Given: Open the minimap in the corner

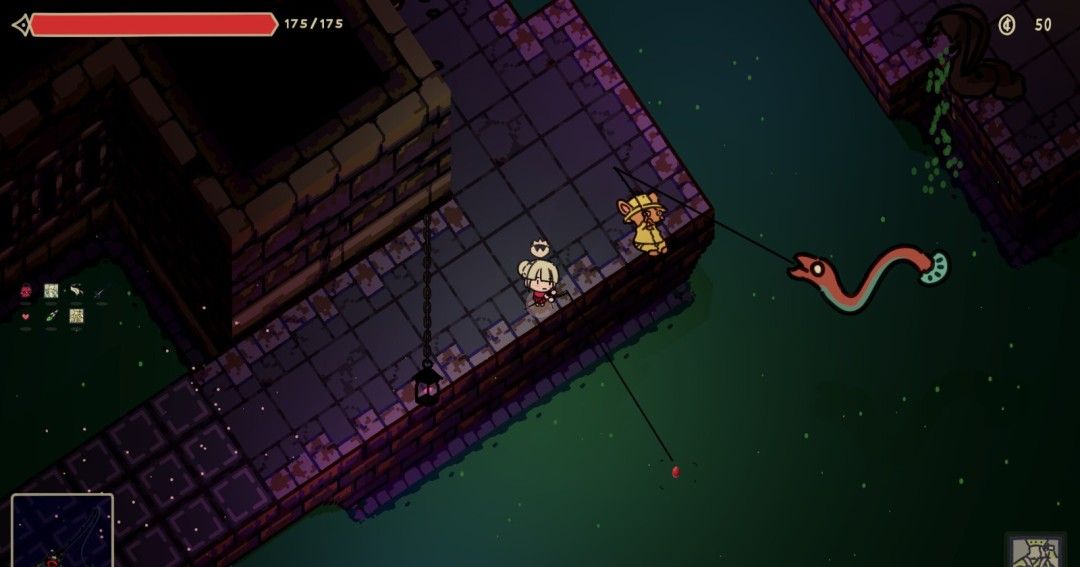Looking at the screenshot, I should coord(62,530).
